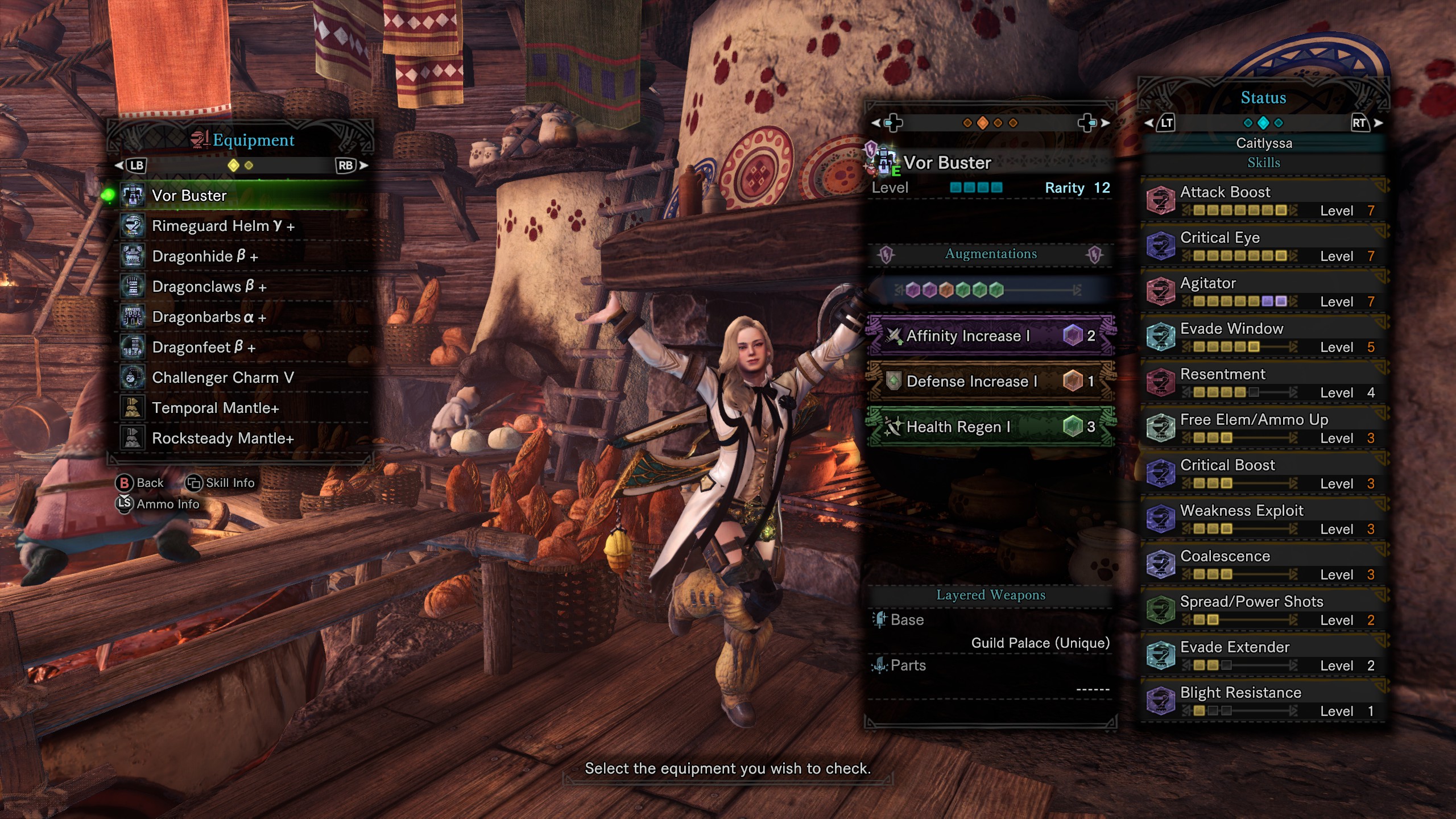Image resolution: width=1456 pixels, height=819 pixels.
Task: Choose the Evade Window skill row
Action: (1263, 337)
